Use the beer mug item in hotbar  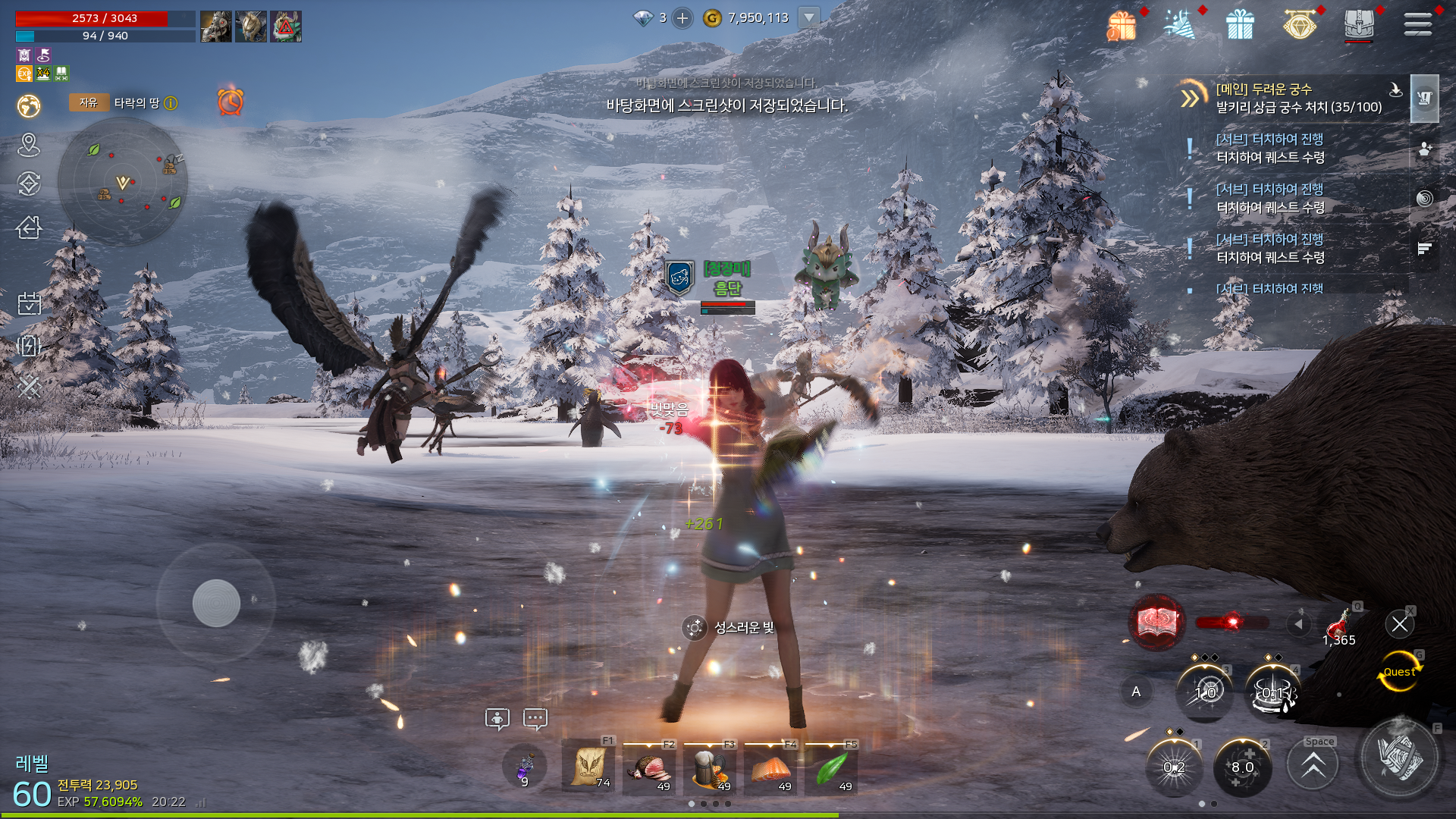coord(710,768)
